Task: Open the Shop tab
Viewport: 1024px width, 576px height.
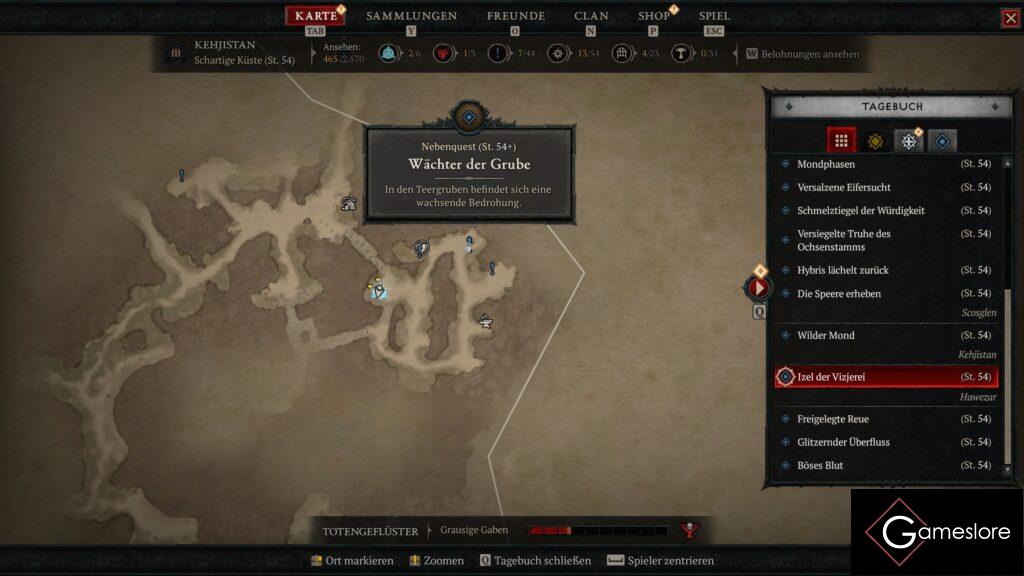Action: [x=654, y=16]
